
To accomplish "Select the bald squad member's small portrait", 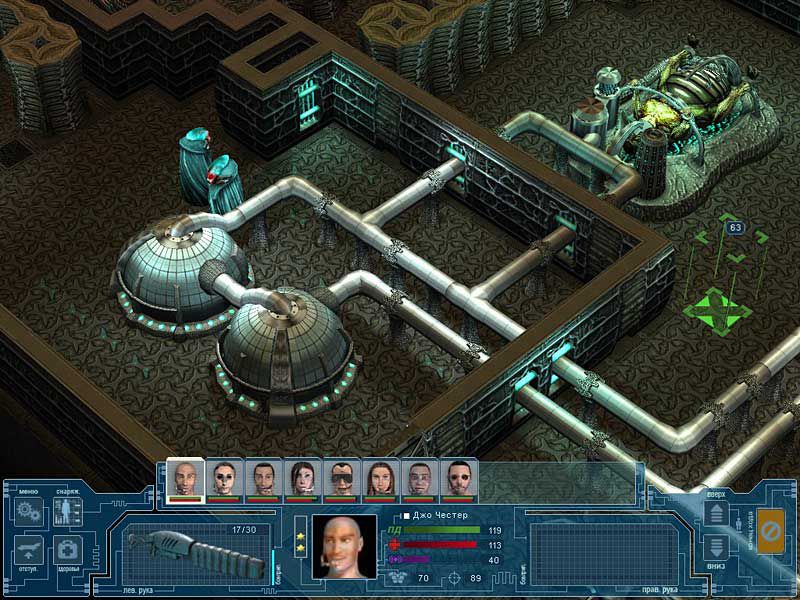I will (x=184, y=476).
